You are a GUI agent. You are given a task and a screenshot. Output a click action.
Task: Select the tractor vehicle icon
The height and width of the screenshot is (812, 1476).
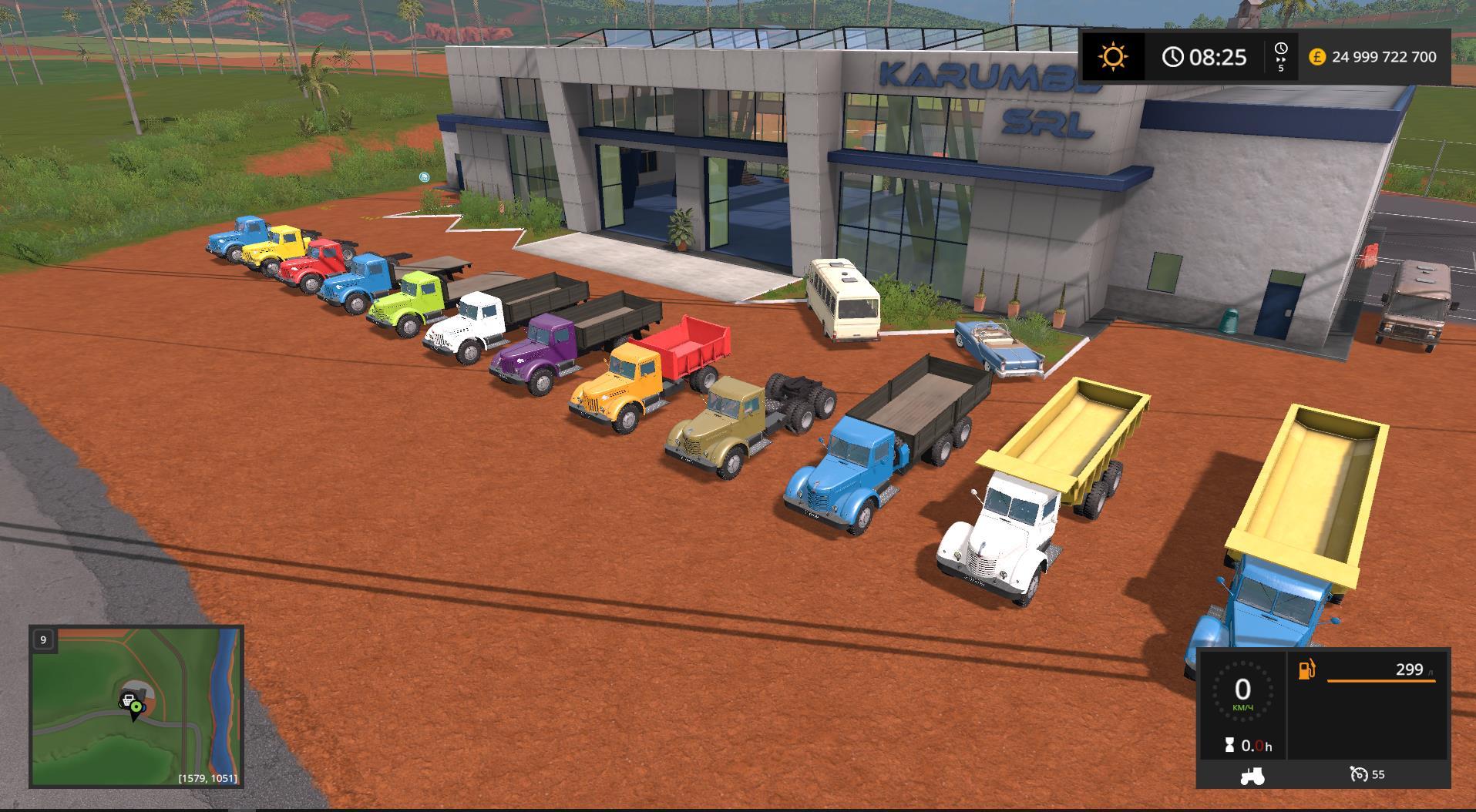pyautogui.click(x=1252, y=776)
